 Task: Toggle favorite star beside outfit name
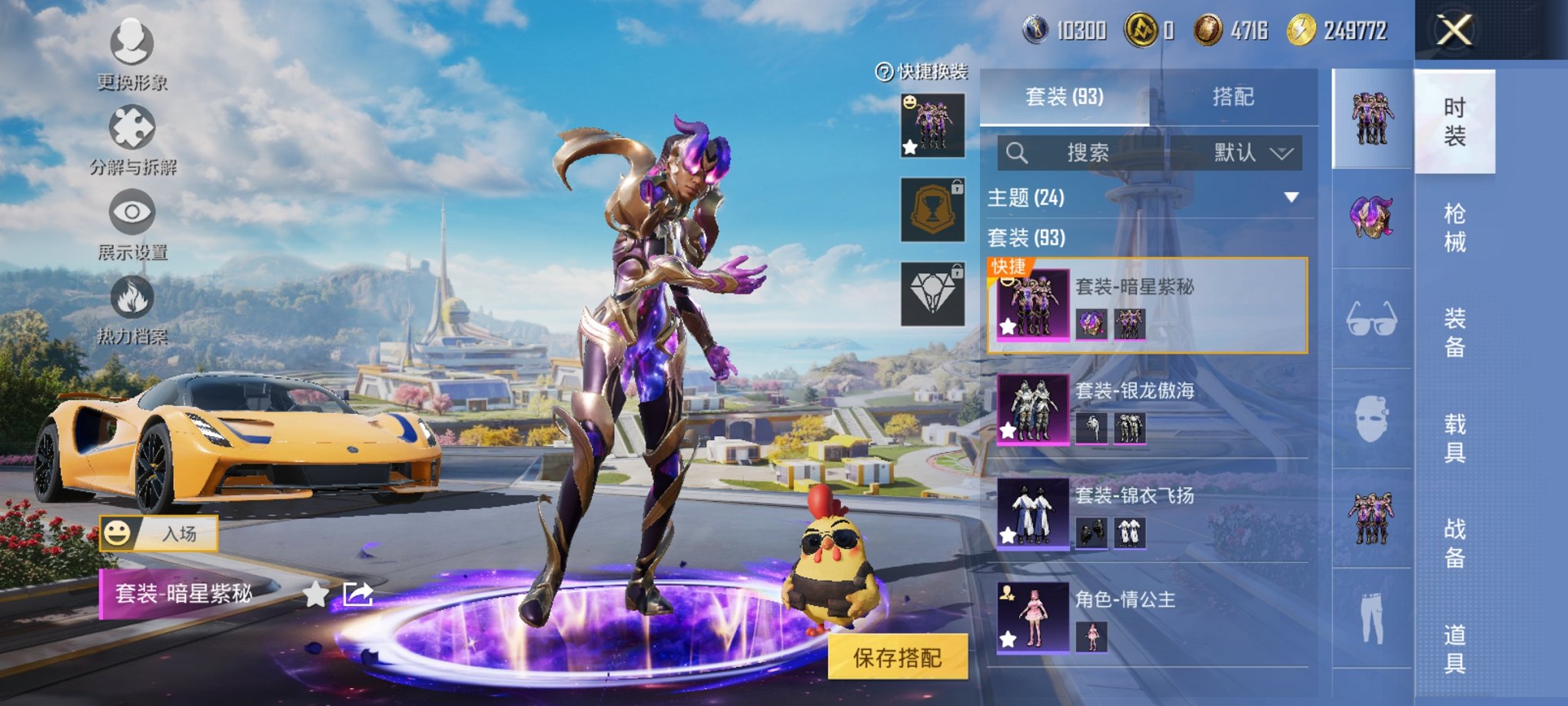pyautogui.click(x=315, y=594)
